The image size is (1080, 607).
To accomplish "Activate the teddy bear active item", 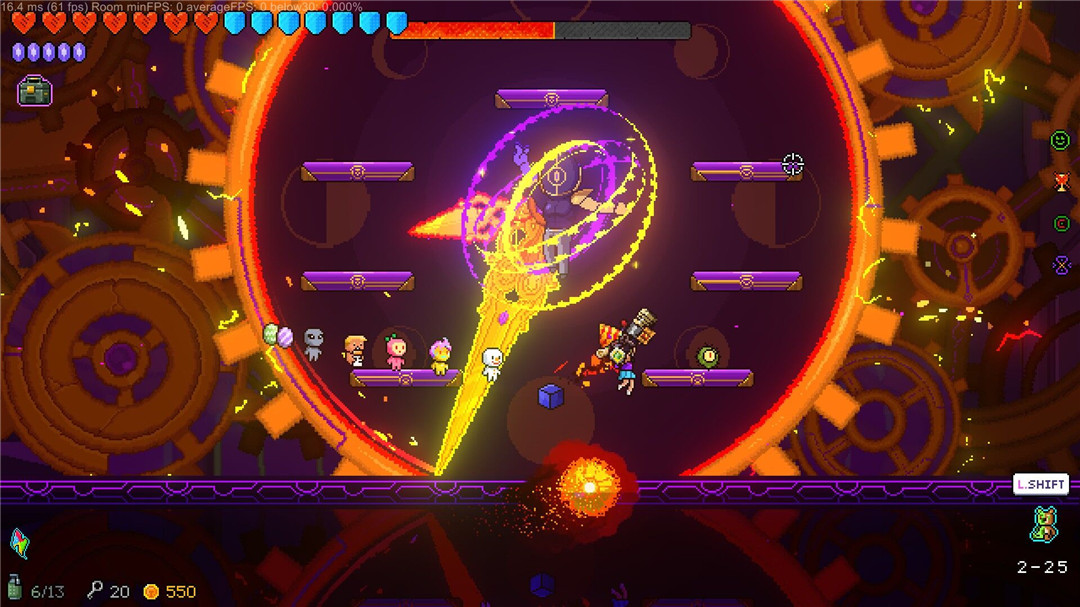I will point(1043,525).
